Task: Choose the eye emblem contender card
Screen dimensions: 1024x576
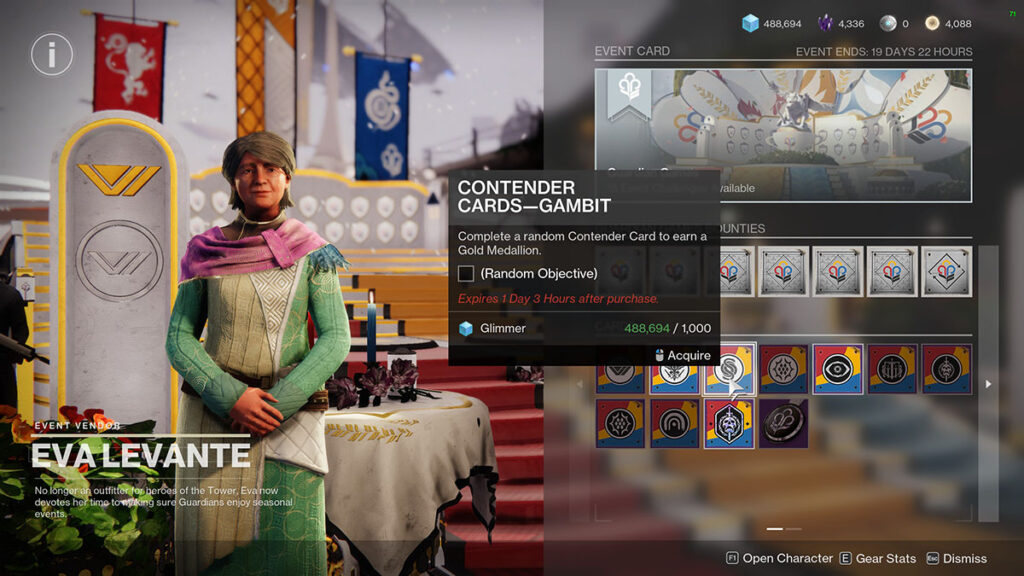Action: tap(837, 369)
